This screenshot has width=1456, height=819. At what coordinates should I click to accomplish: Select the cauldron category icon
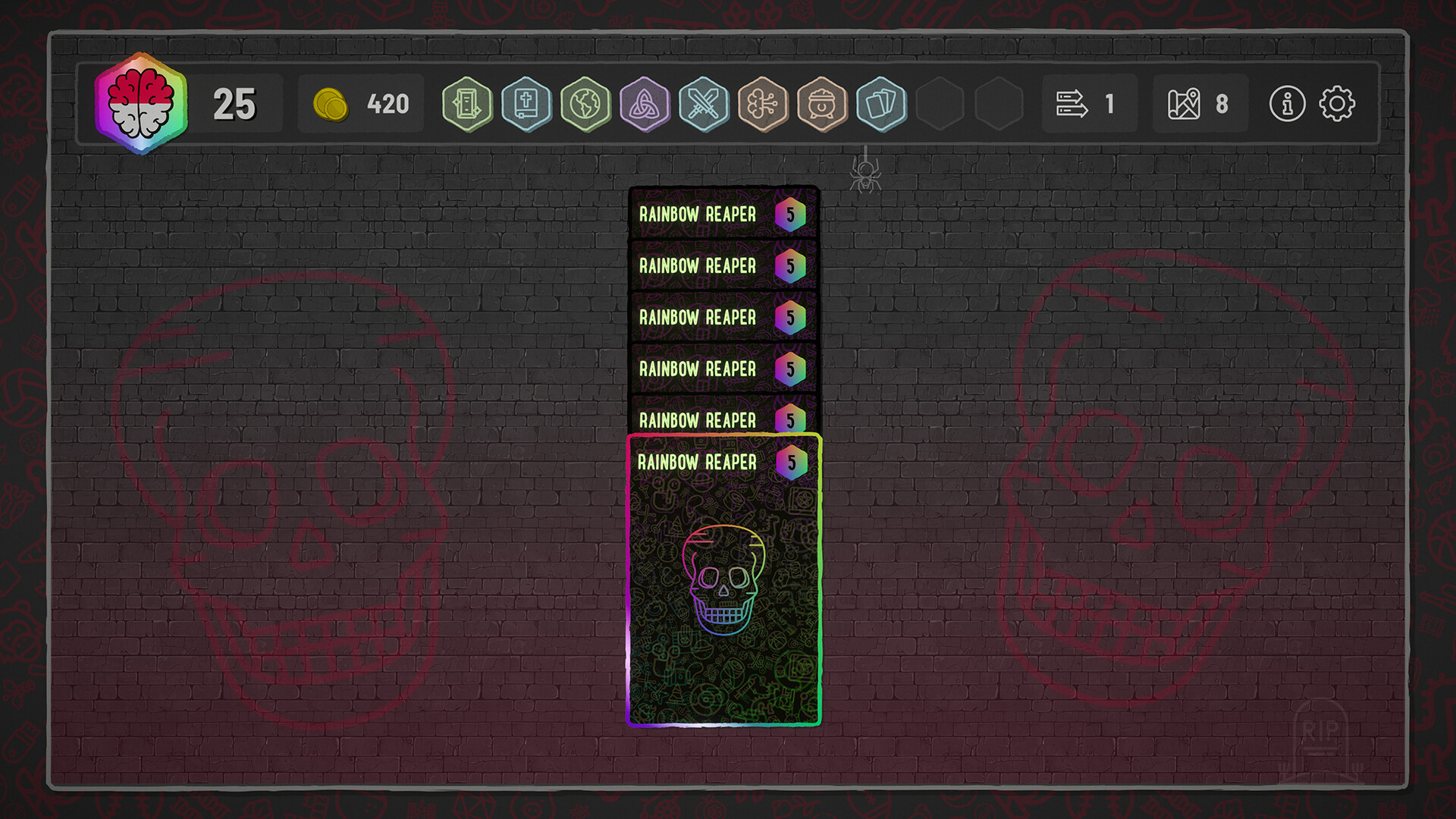click(823, 105)
